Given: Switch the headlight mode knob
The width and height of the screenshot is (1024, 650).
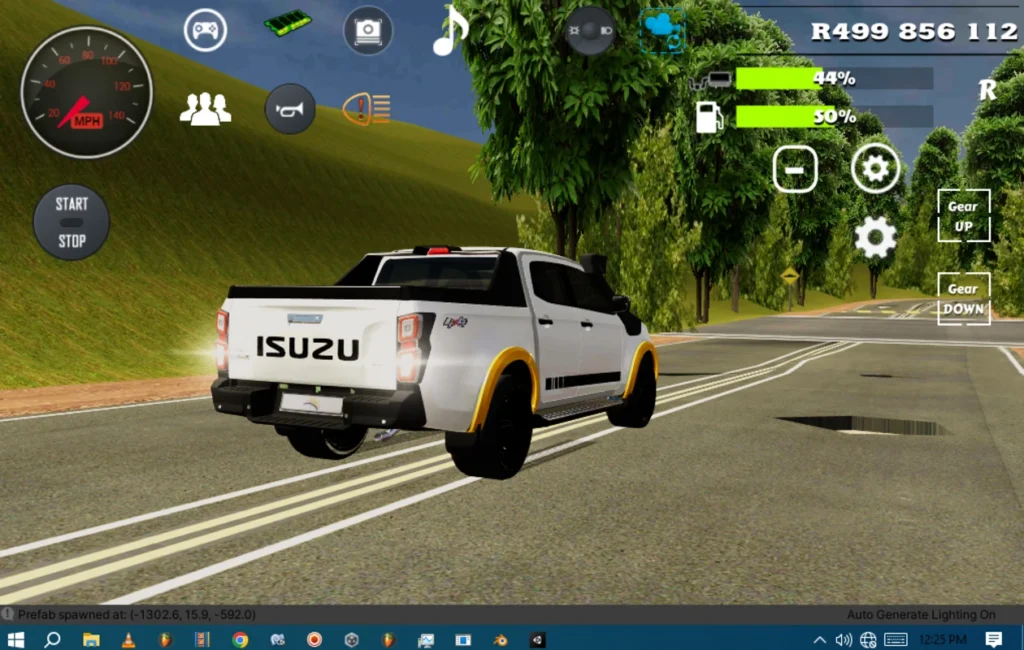Looking at the screenshot, I should (x=590, y=31).
